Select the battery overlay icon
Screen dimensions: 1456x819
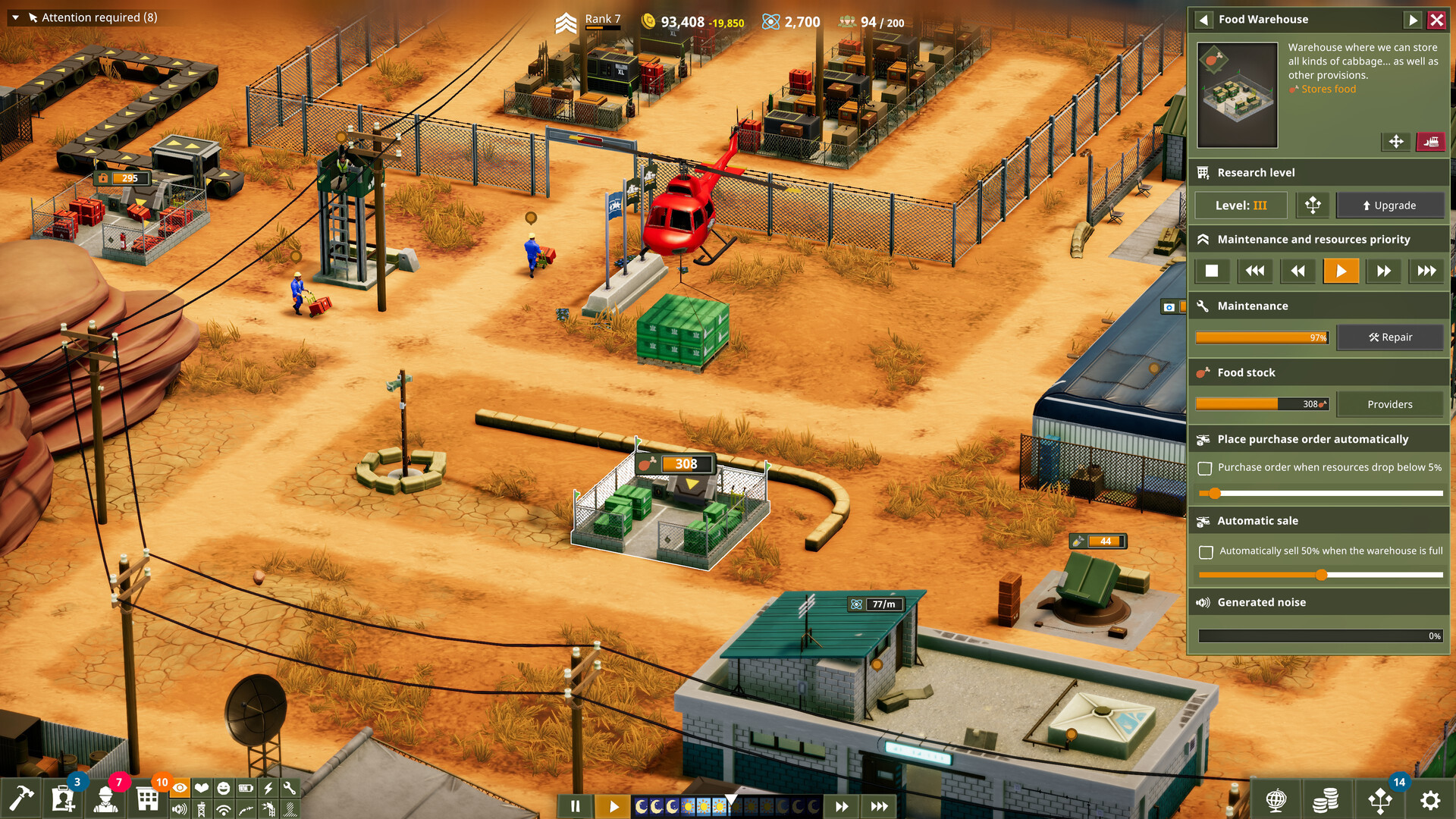(x=245, y=789)
